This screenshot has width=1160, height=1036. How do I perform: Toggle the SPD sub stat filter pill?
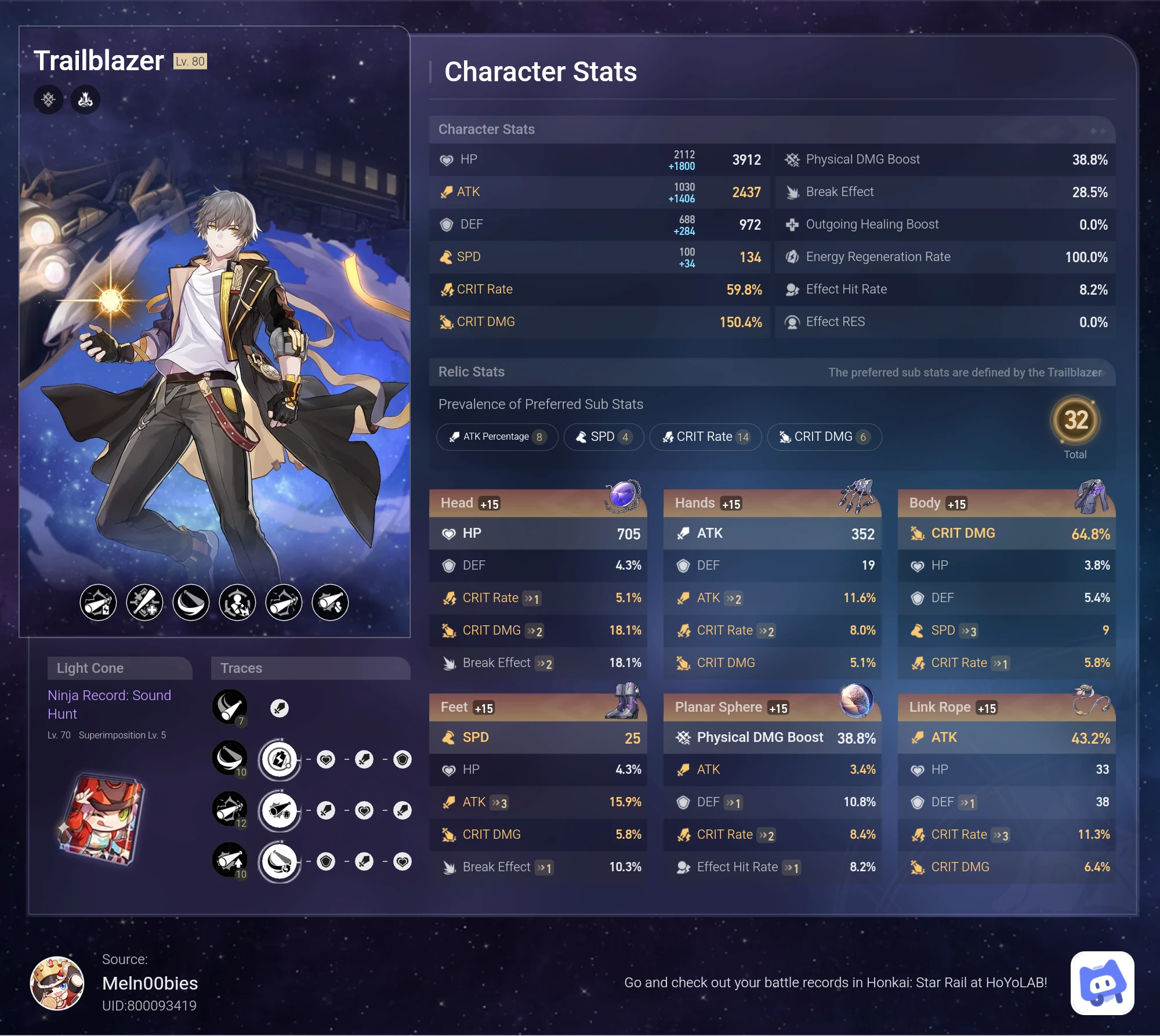point(603,437)
